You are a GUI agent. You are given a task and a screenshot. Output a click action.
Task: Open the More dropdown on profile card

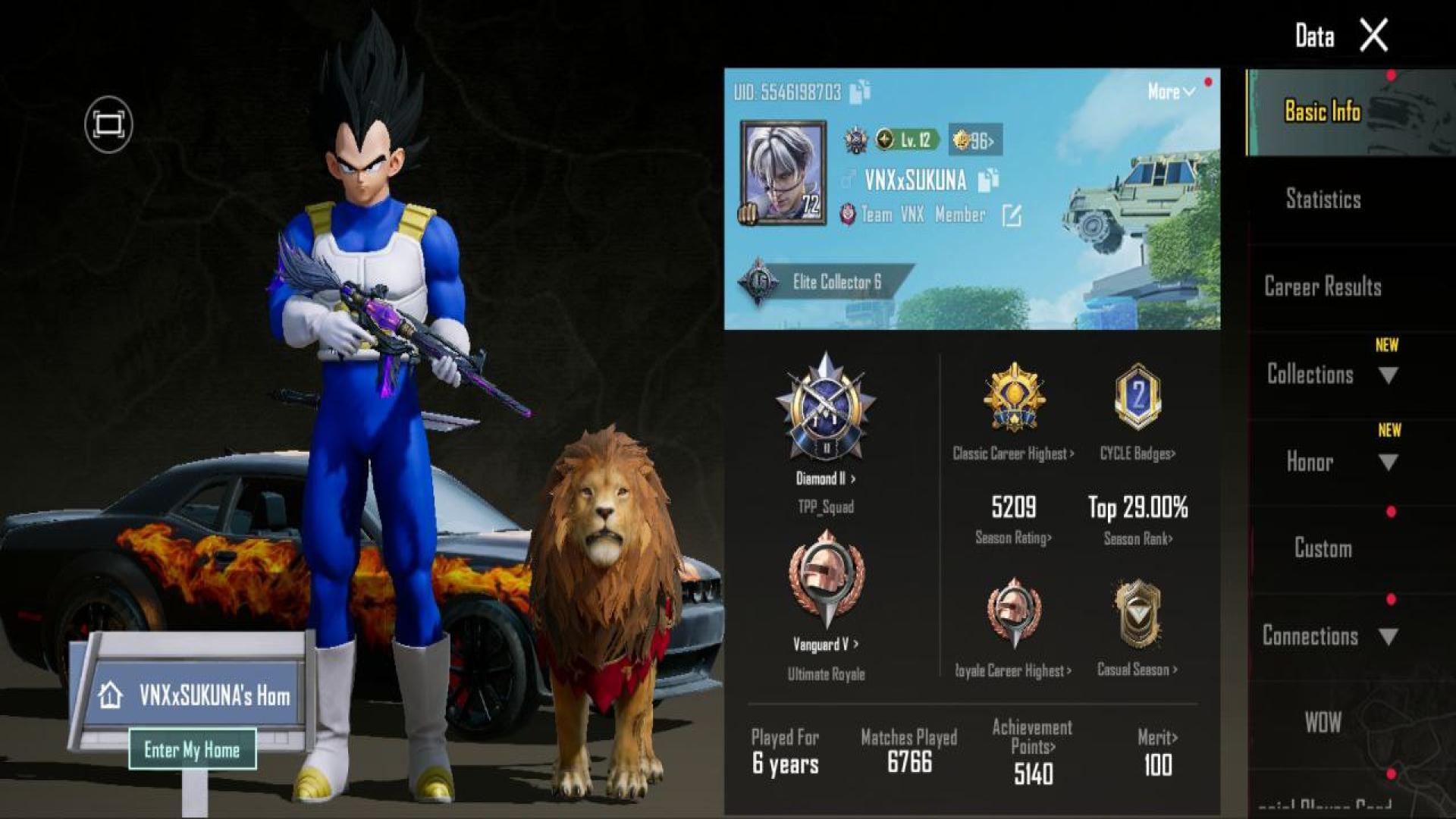point(1171,92)
